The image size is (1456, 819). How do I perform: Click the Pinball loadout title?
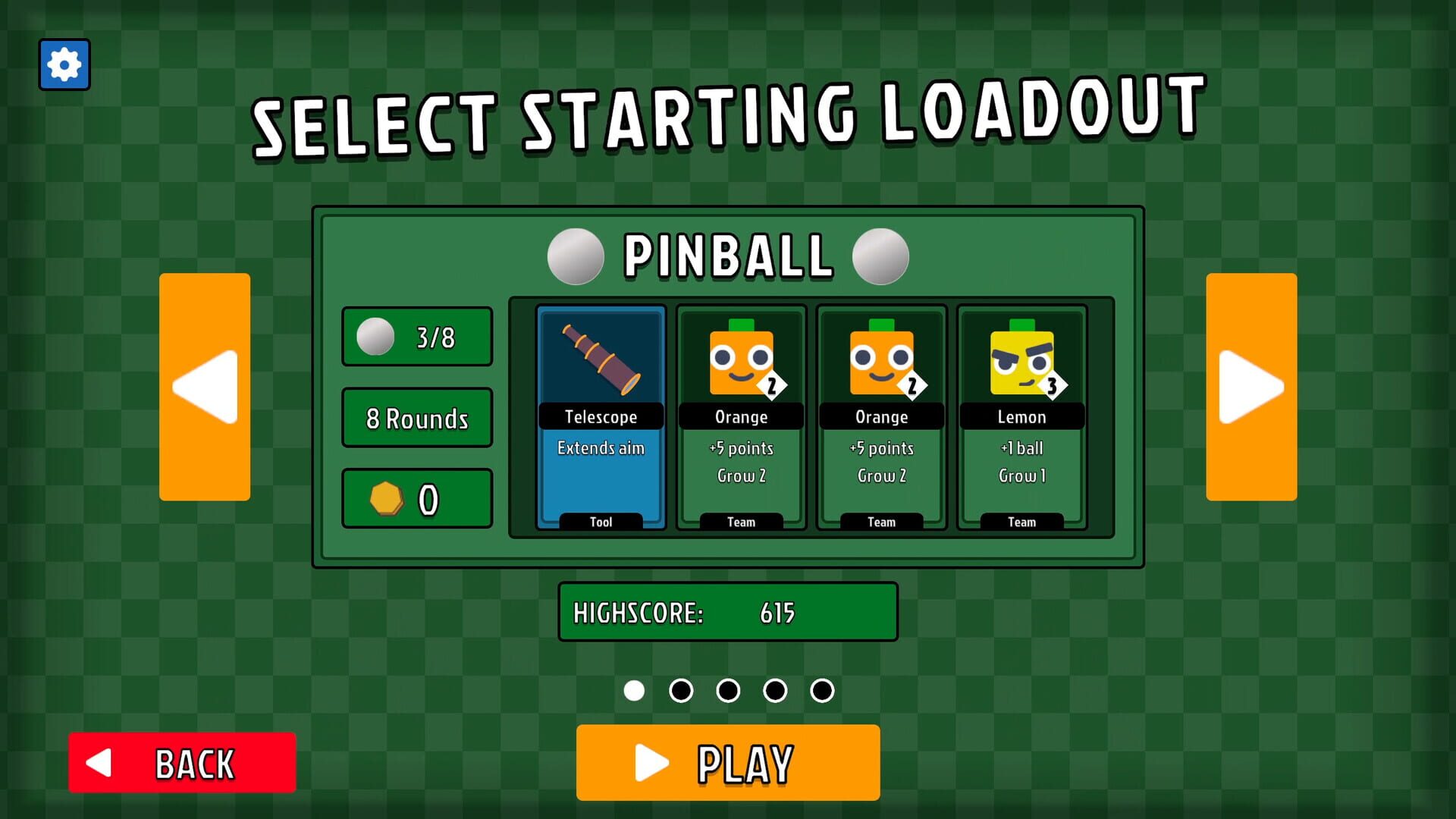pos(728,256)
